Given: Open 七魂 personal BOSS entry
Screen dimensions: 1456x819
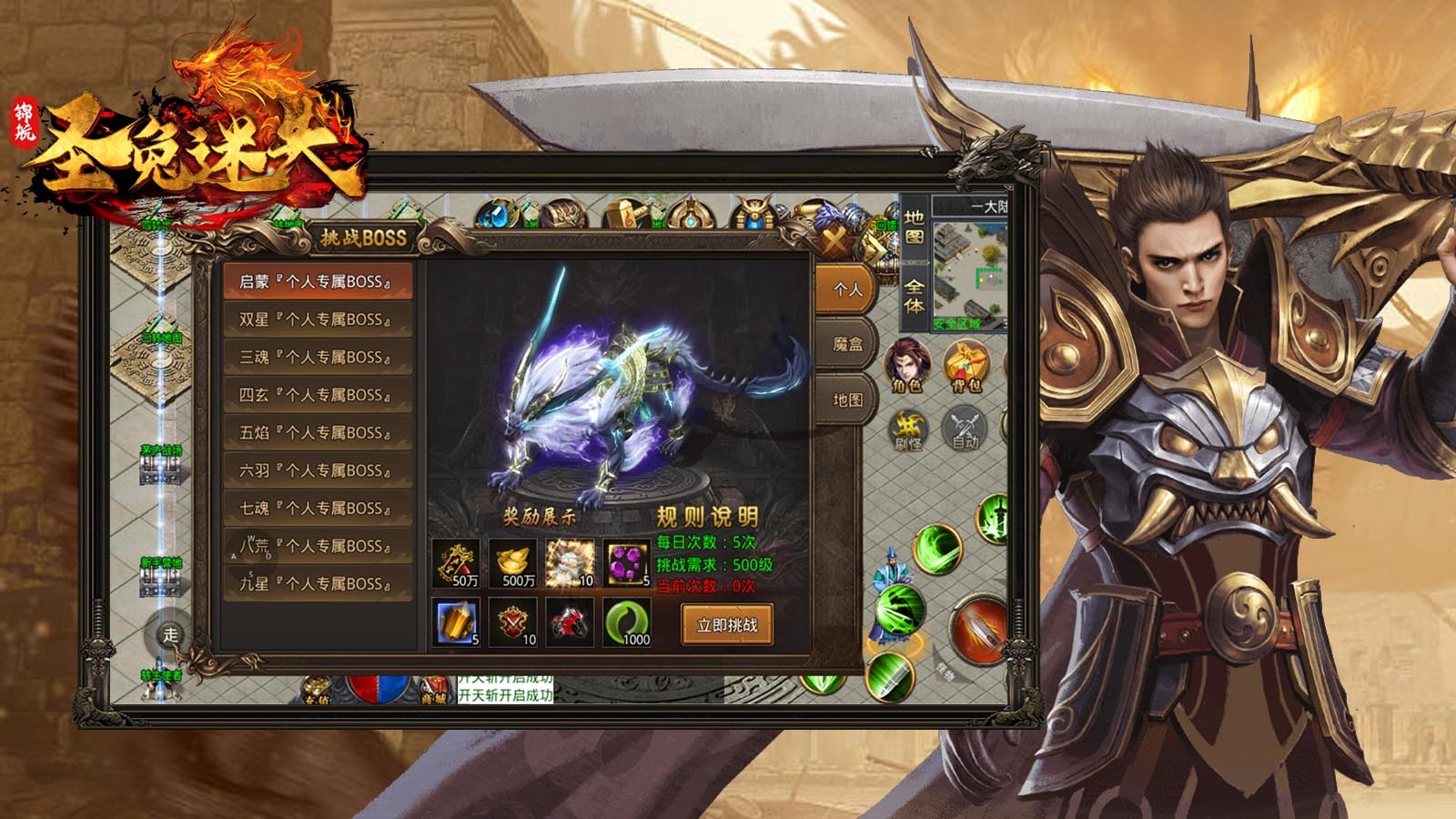Looking at the screenshot, I should coord(317,509).
